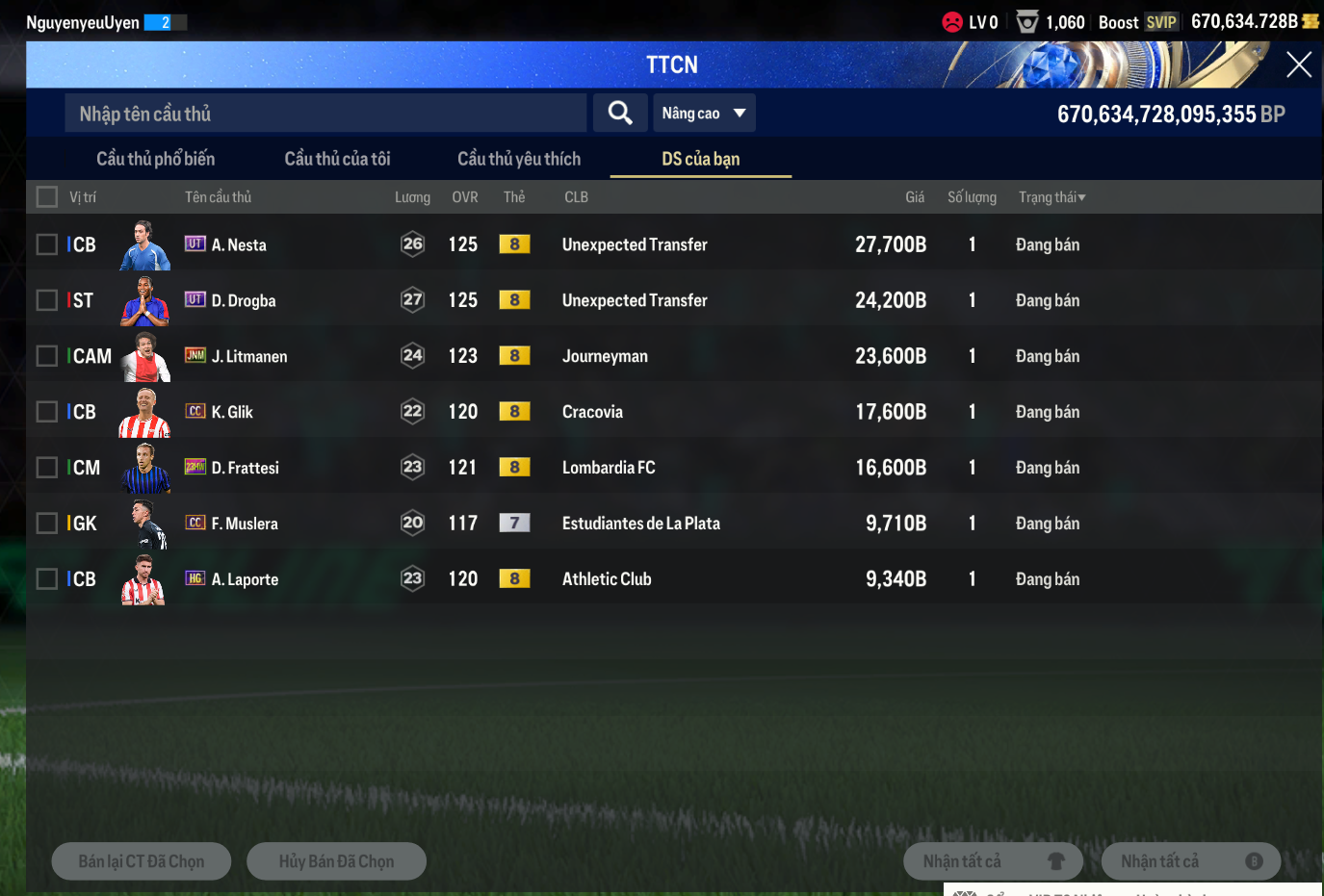This screenshot has height=896, width=1324.
Task: Click Bán lại CT Đã Chọn button
Action: coord(142,861)
